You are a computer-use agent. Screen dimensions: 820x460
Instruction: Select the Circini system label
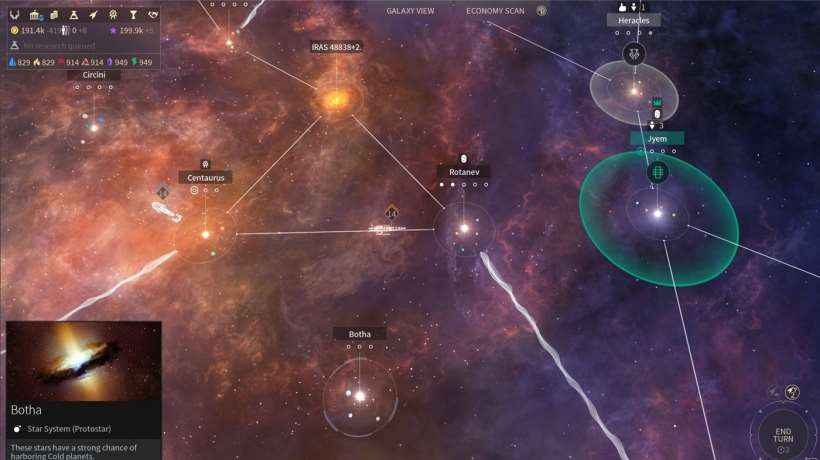point(87,75)
